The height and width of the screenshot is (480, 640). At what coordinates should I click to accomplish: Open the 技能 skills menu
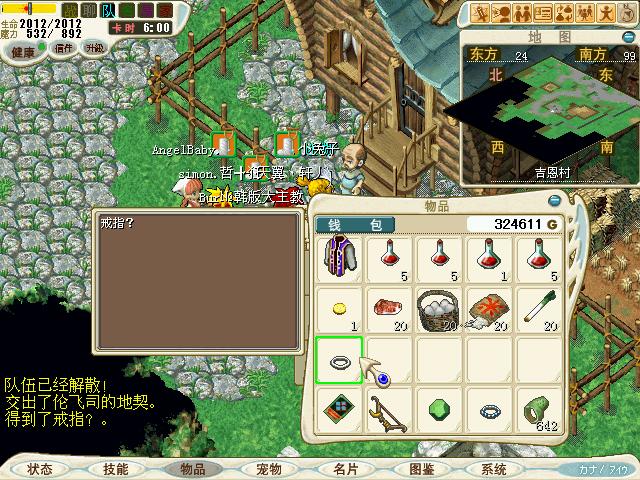(115, 468)
